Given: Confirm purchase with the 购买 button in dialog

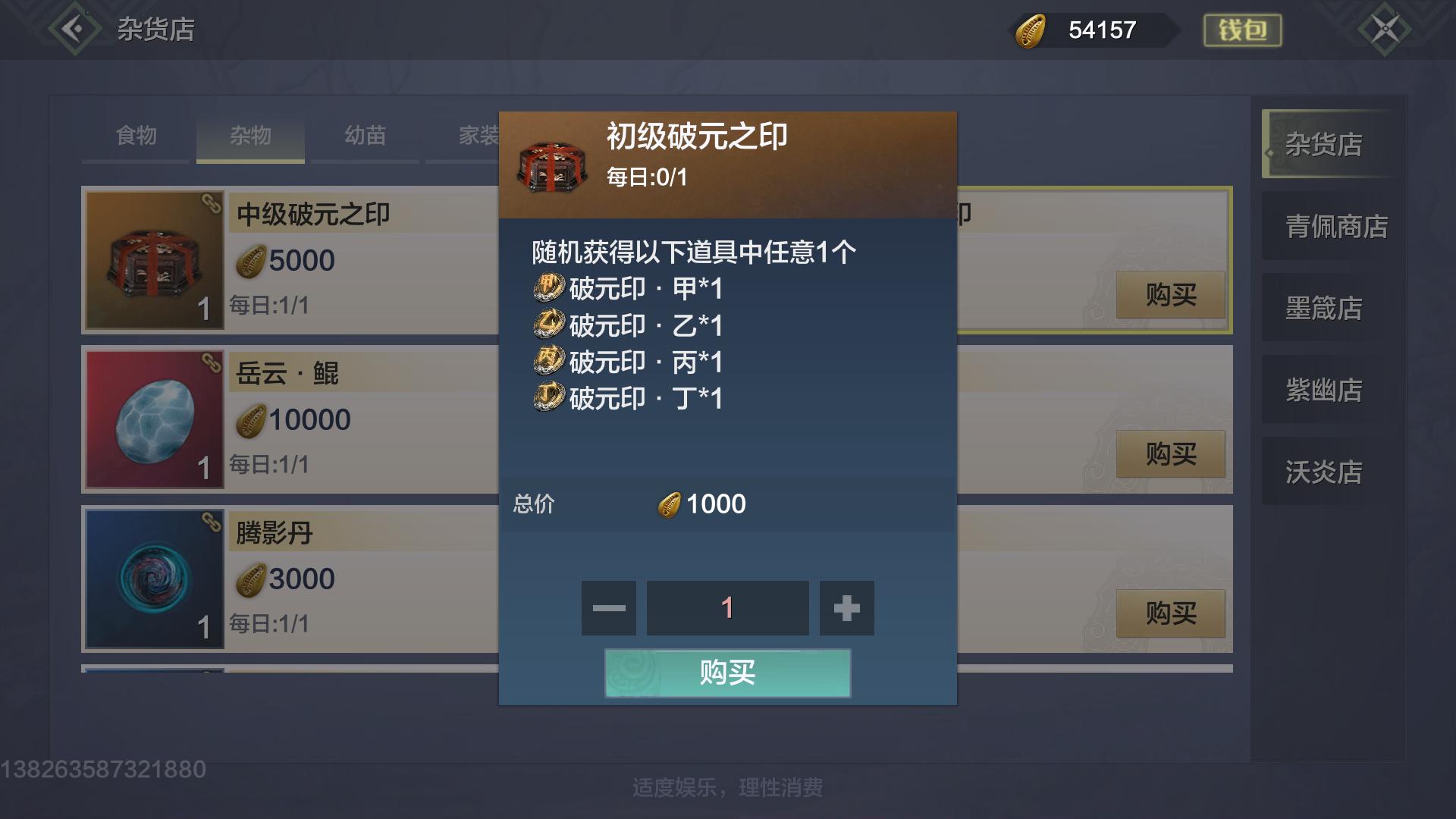Looking at the screenshot, I should click(x=726, y=673).
